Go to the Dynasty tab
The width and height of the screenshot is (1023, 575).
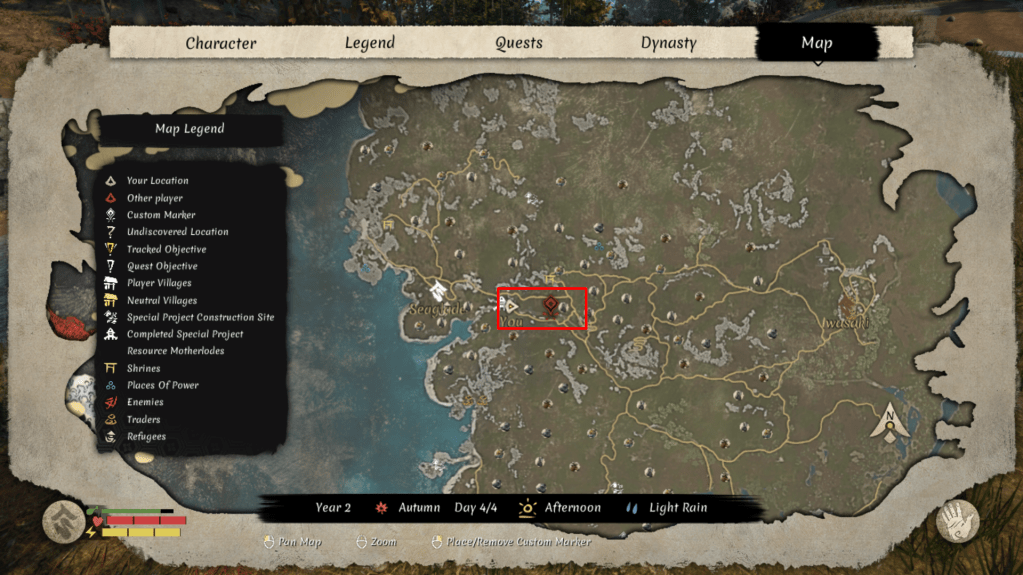(668, 43)
